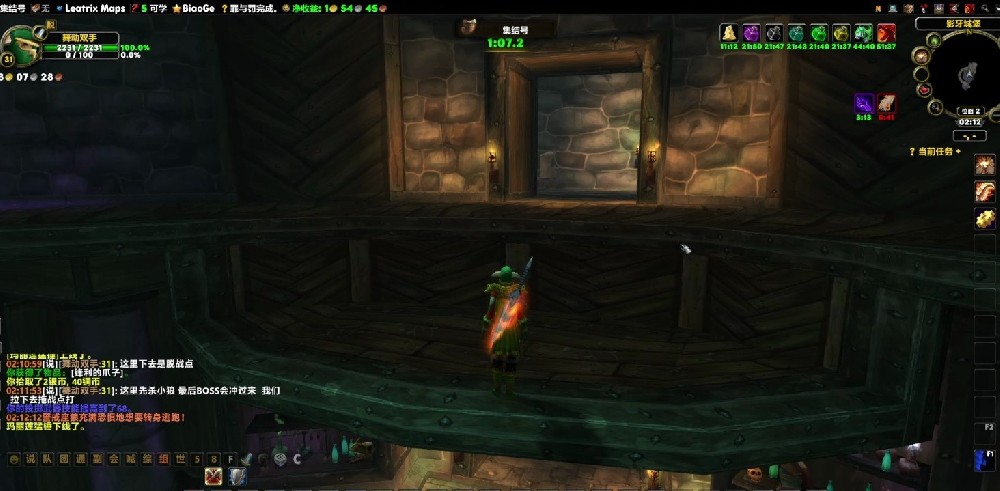
Task: Select the player portrait frame
Action: (20, 44)
